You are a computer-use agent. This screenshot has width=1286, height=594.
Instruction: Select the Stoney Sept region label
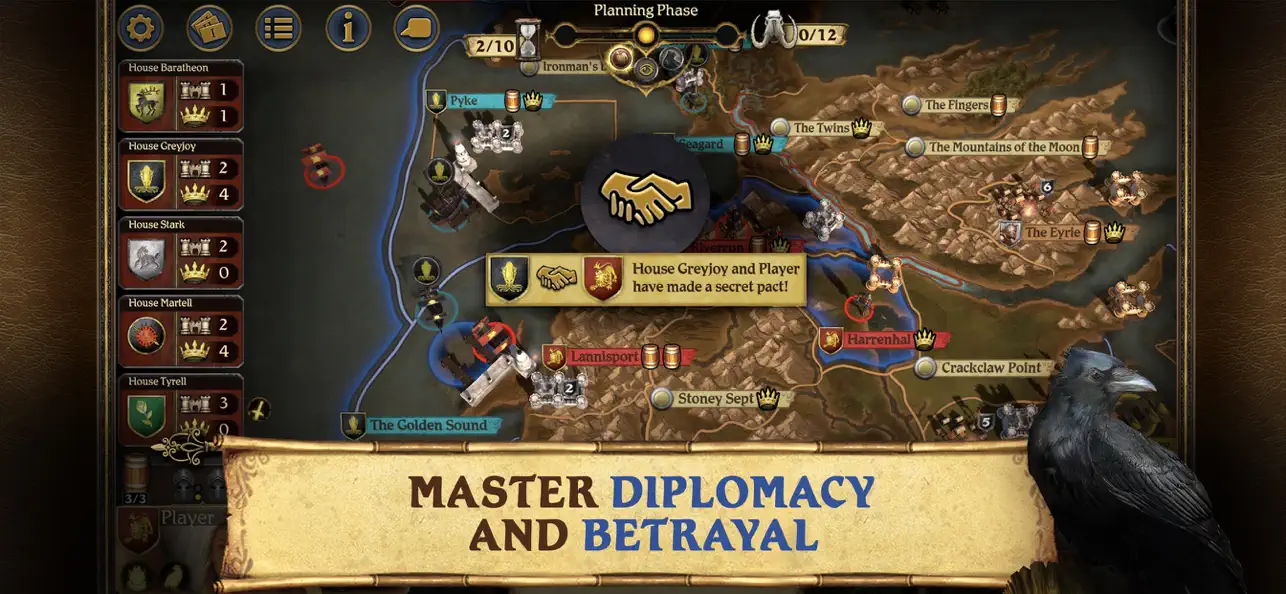click(x=716, y=399)
